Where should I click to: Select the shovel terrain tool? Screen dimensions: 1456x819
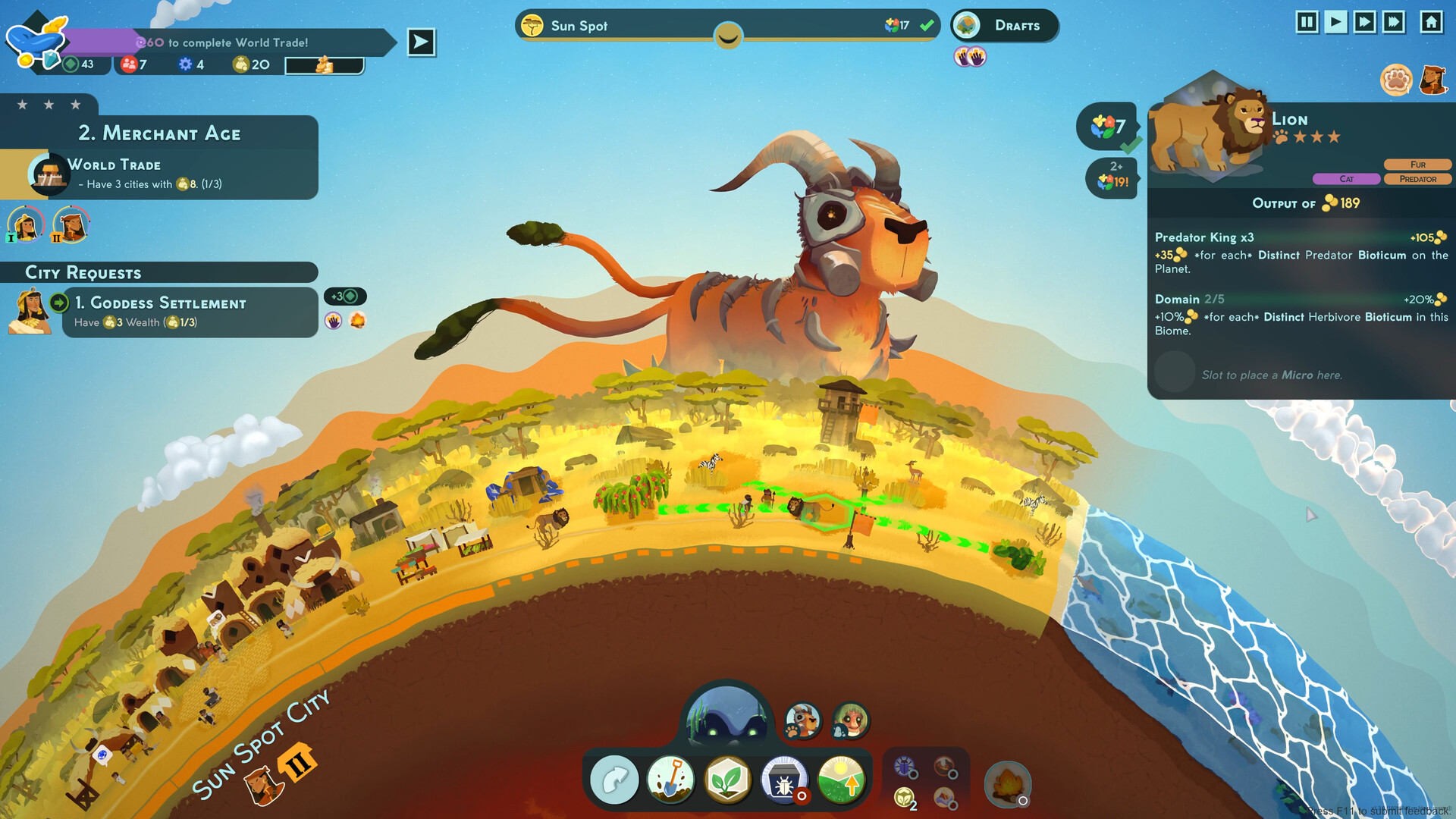(670, 779)
